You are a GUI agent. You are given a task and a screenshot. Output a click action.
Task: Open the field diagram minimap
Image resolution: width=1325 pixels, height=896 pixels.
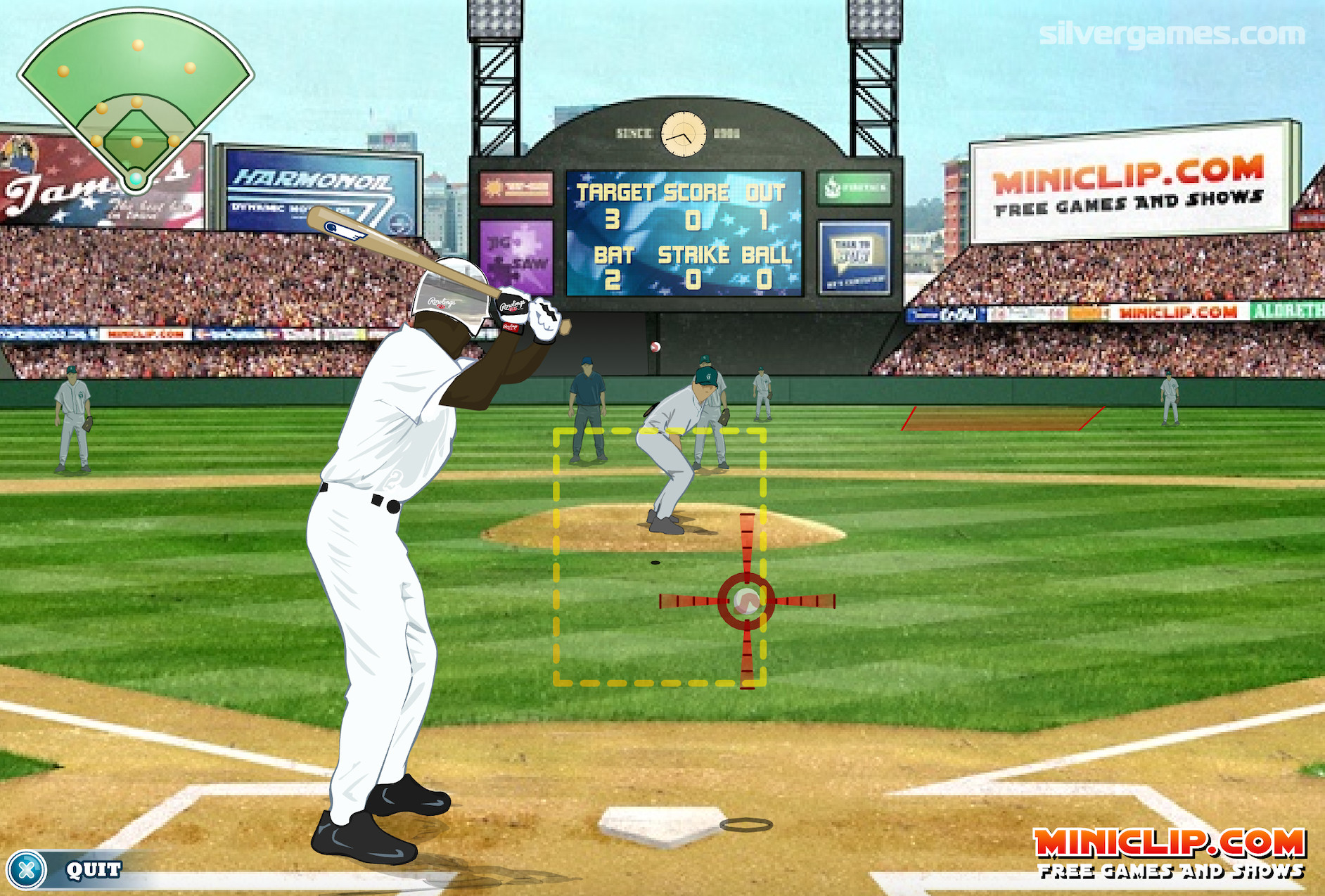click(136, 98)
